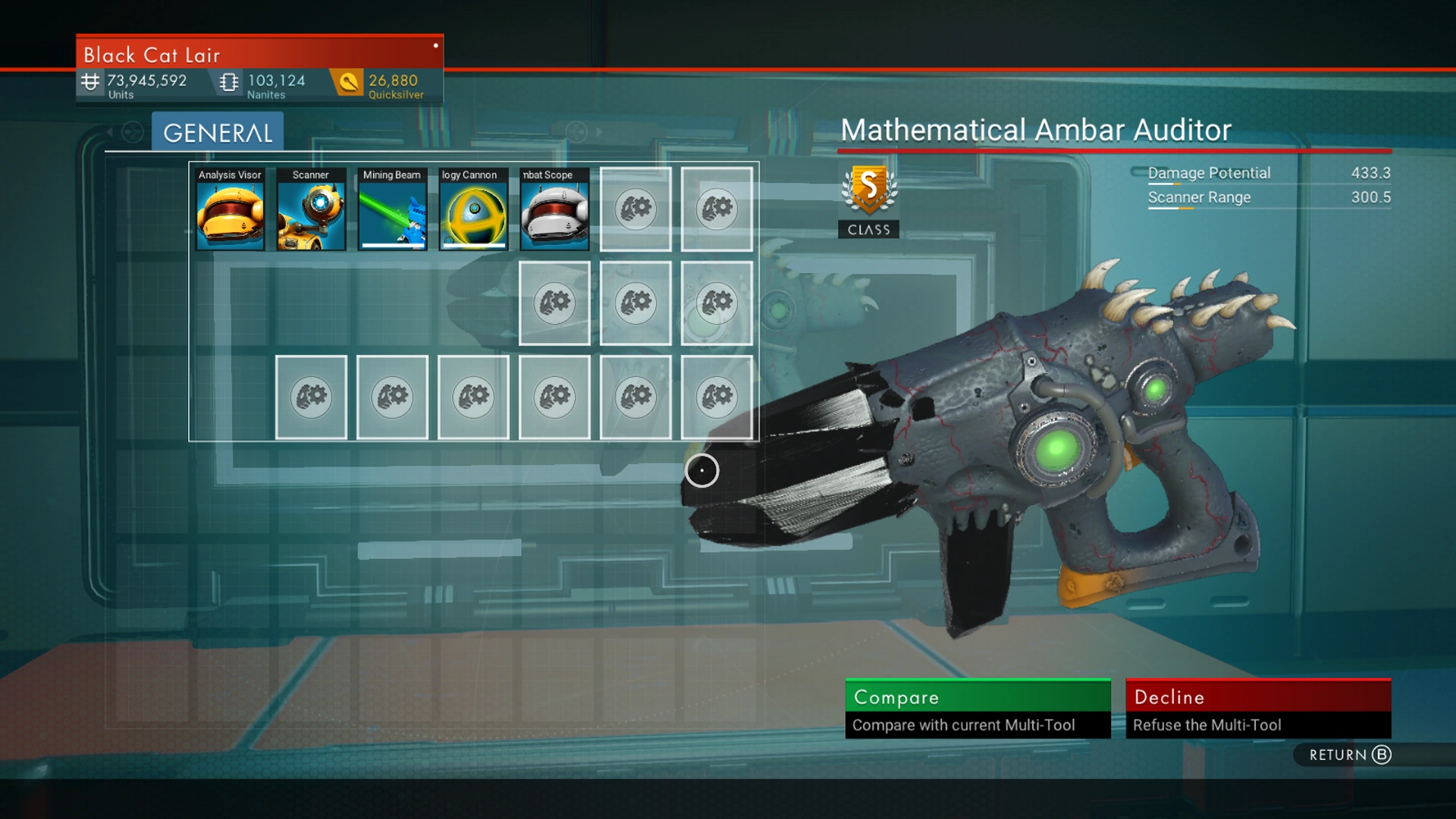Viewport: 1456px width, 819px height.
Task: Select the Analysis Visor slot
Action: 230,209
